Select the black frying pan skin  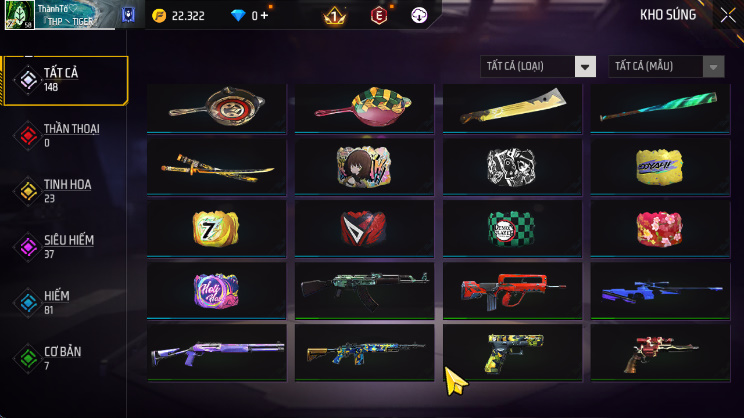(x=217, y=108)
